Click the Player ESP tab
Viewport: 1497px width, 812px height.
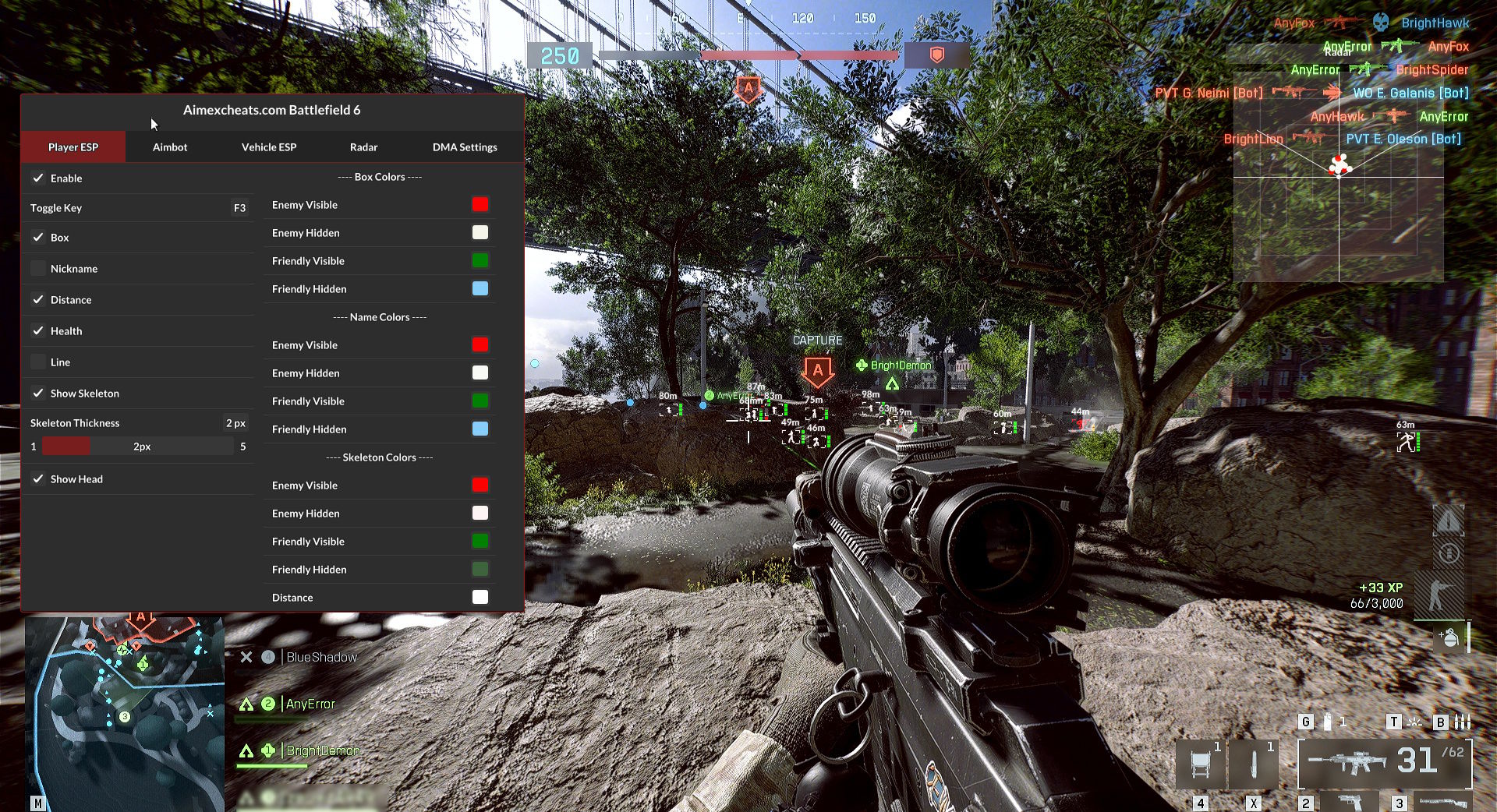pos(73,147)
